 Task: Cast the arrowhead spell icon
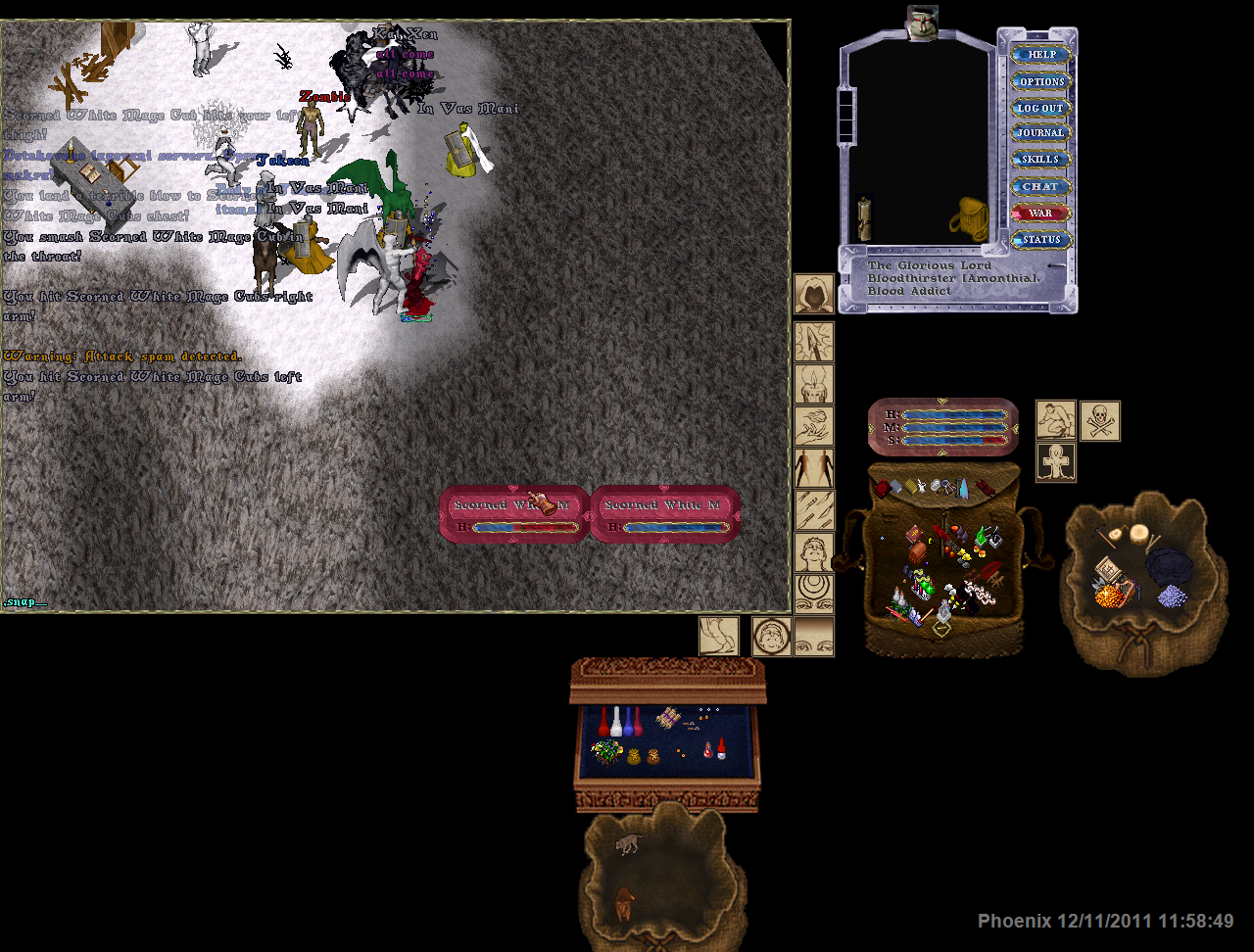click(x=813, y=342)
